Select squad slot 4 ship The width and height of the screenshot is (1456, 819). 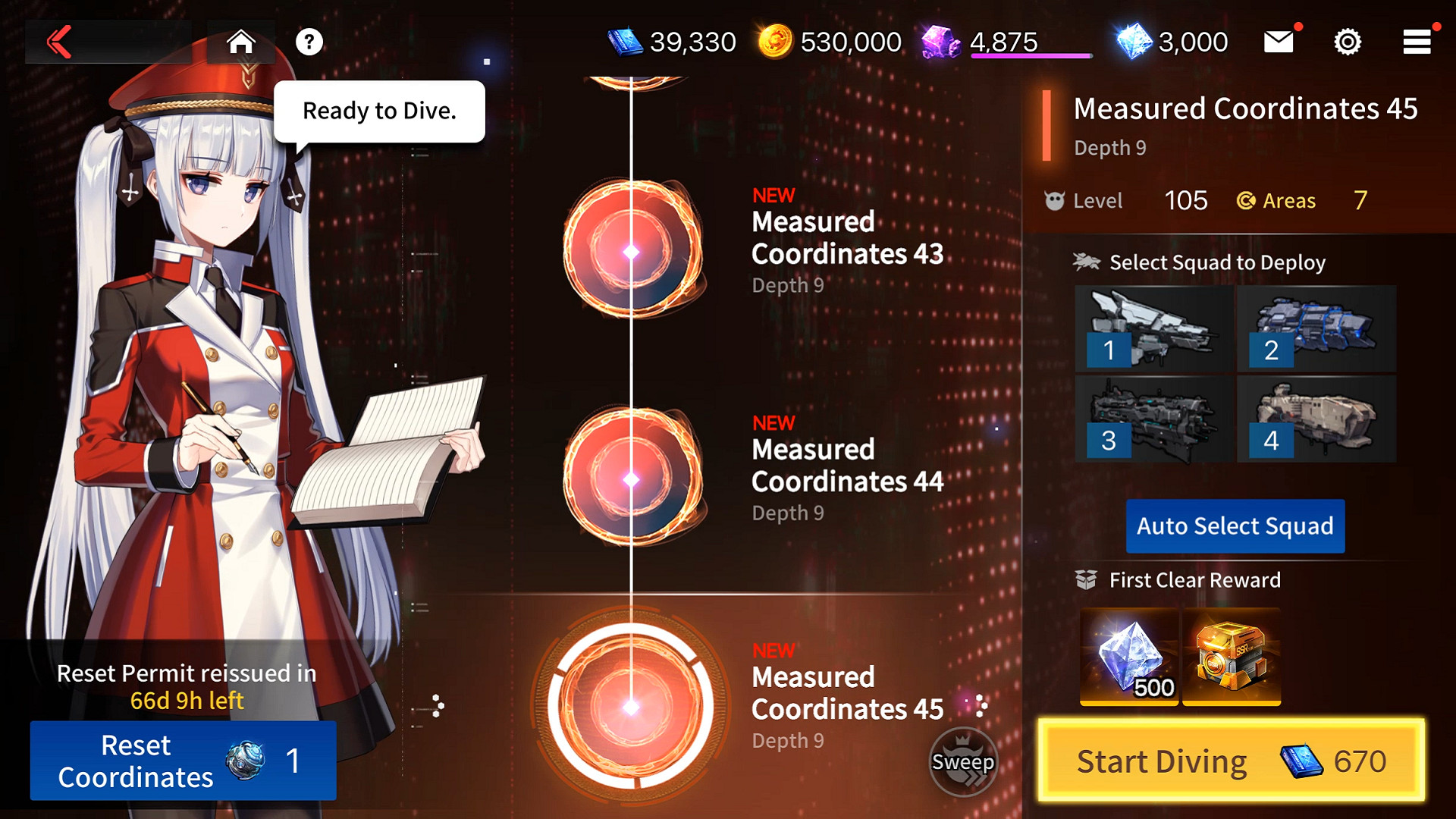tap(1316, 419)
